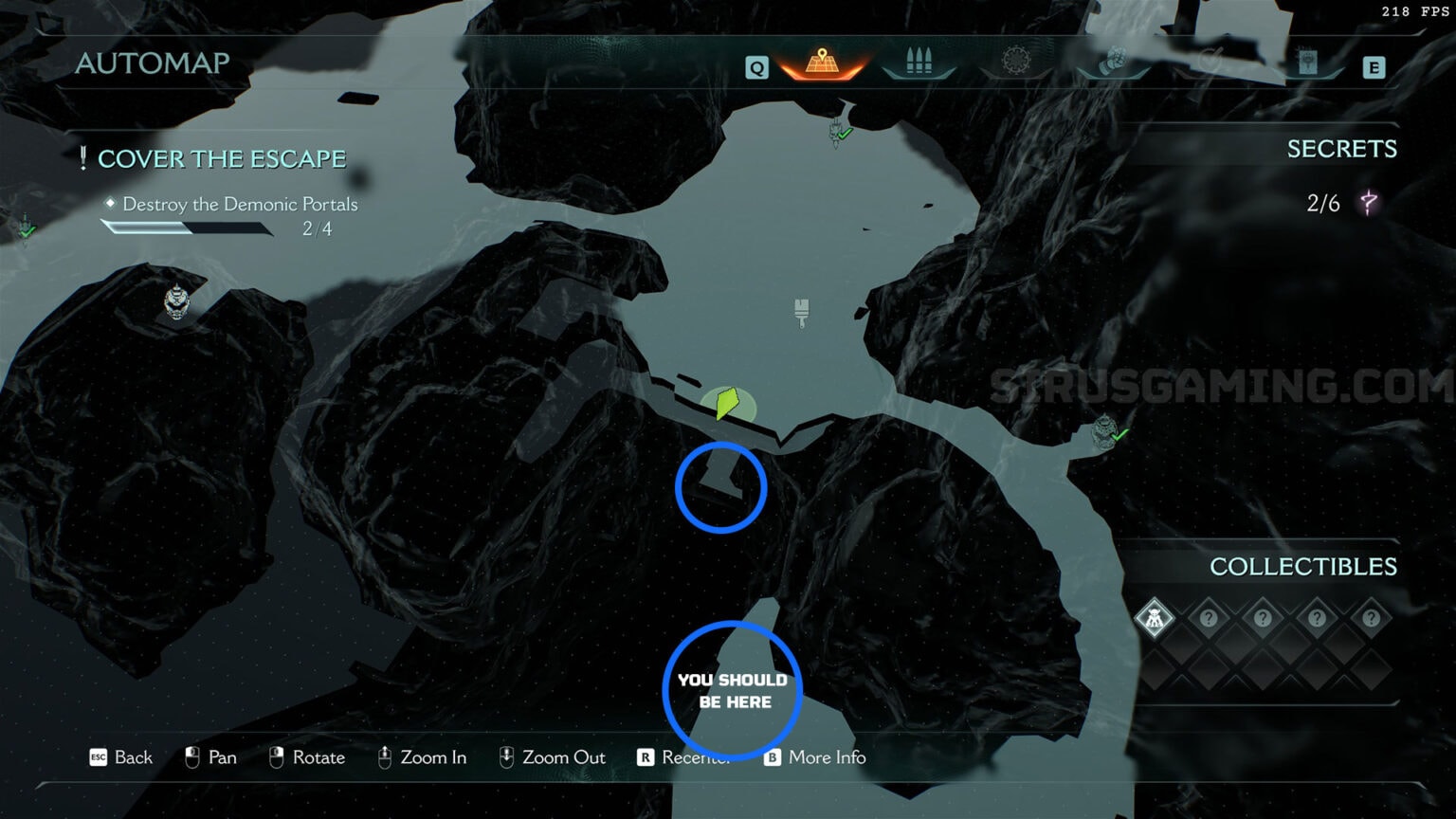Select the Automap tab with map pin
The height and width of the screenshot is (819, 1456).
tap(822, 64)
